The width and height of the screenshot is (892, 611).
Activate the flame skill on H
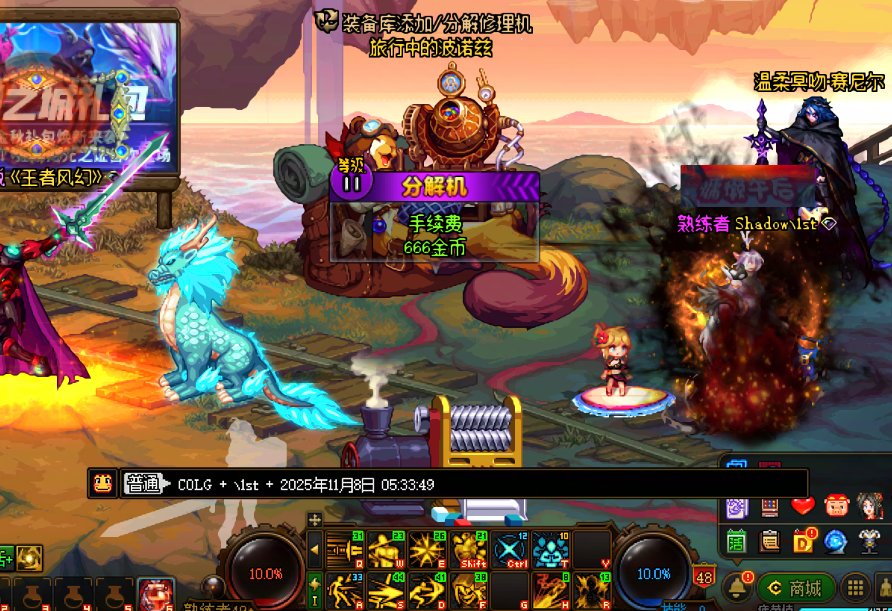click(550, 590)
